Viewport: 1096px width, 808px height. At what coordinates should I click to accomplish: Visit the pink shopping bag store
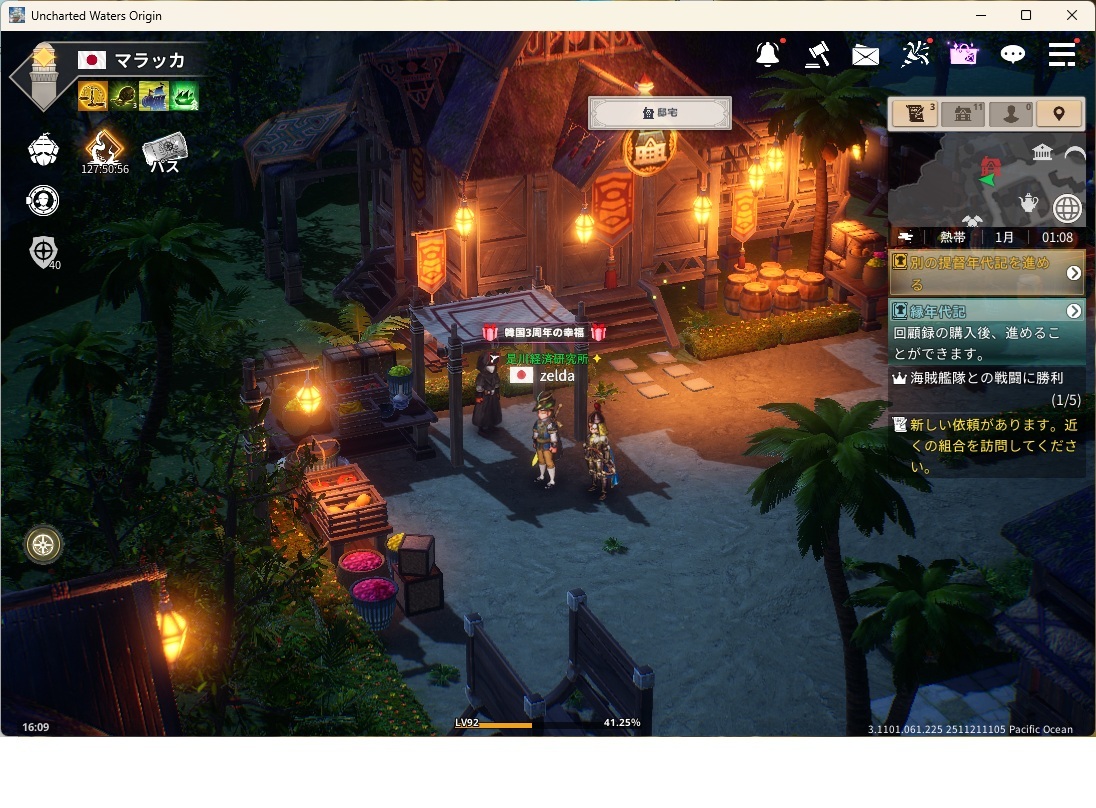[x=964, y=54]
